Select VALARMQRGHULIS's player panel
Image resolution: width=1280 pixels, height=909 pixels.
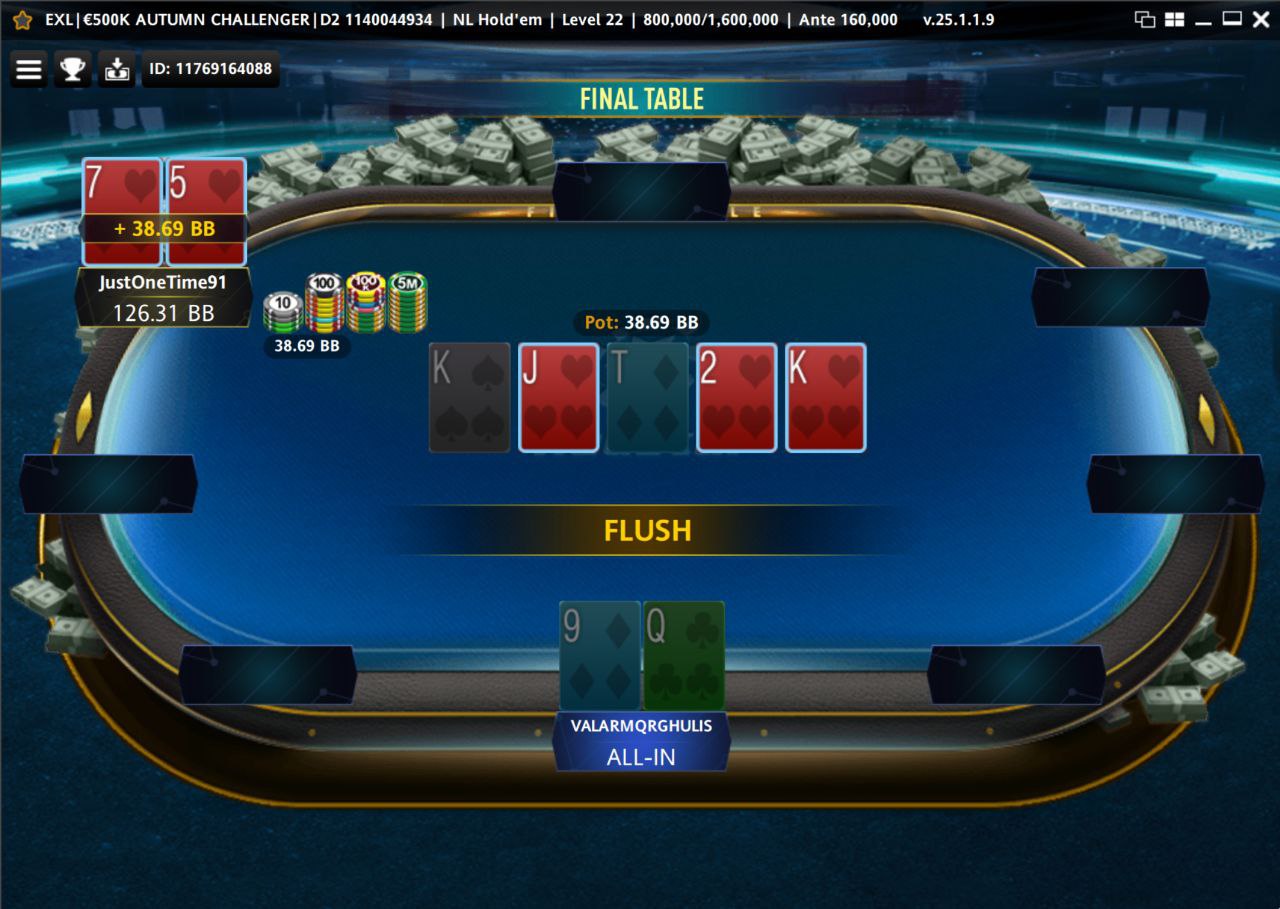coord(641,742)
